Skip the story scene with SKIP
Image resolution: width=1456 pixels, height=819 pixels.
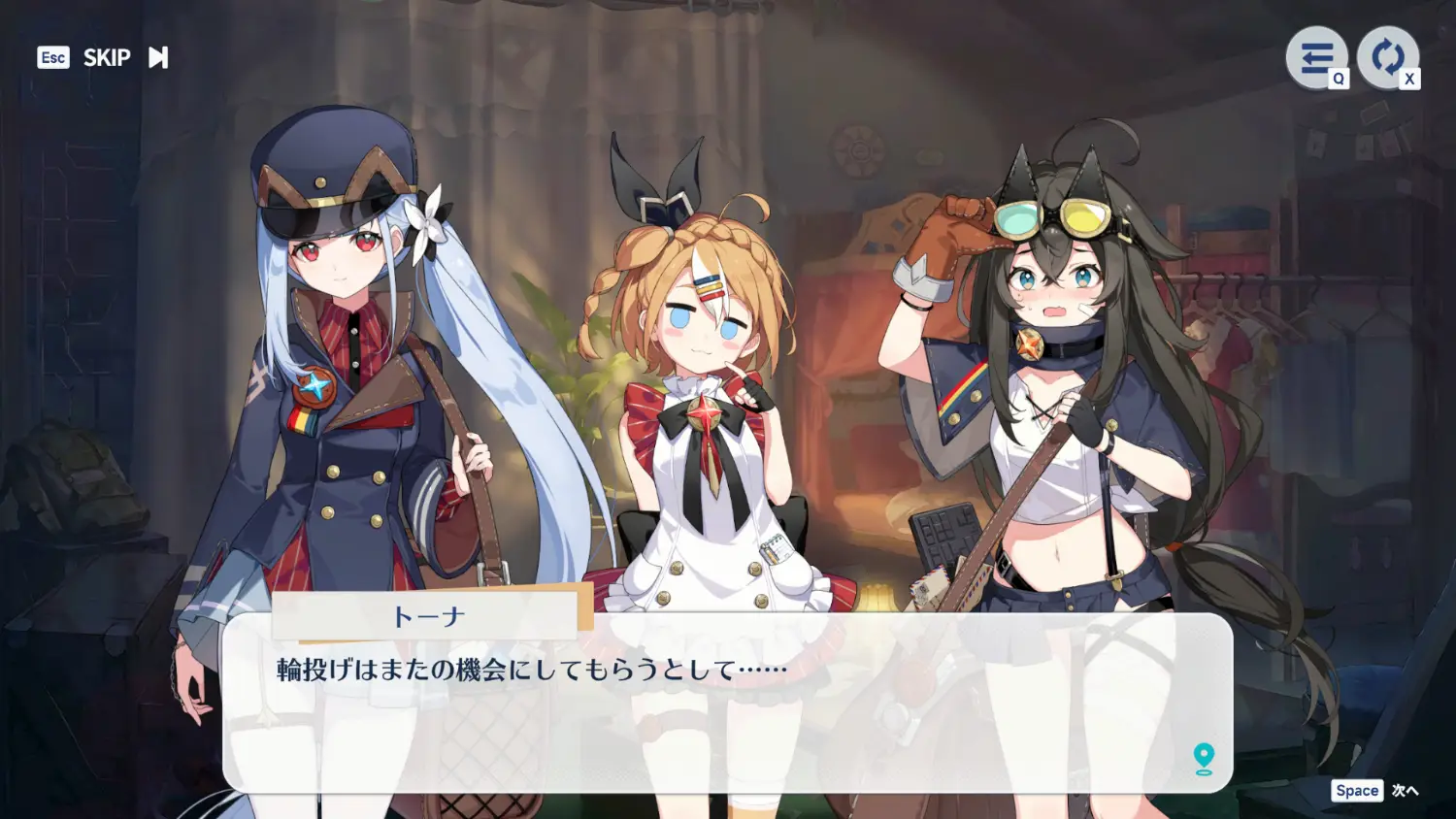(x=107, y=58)
